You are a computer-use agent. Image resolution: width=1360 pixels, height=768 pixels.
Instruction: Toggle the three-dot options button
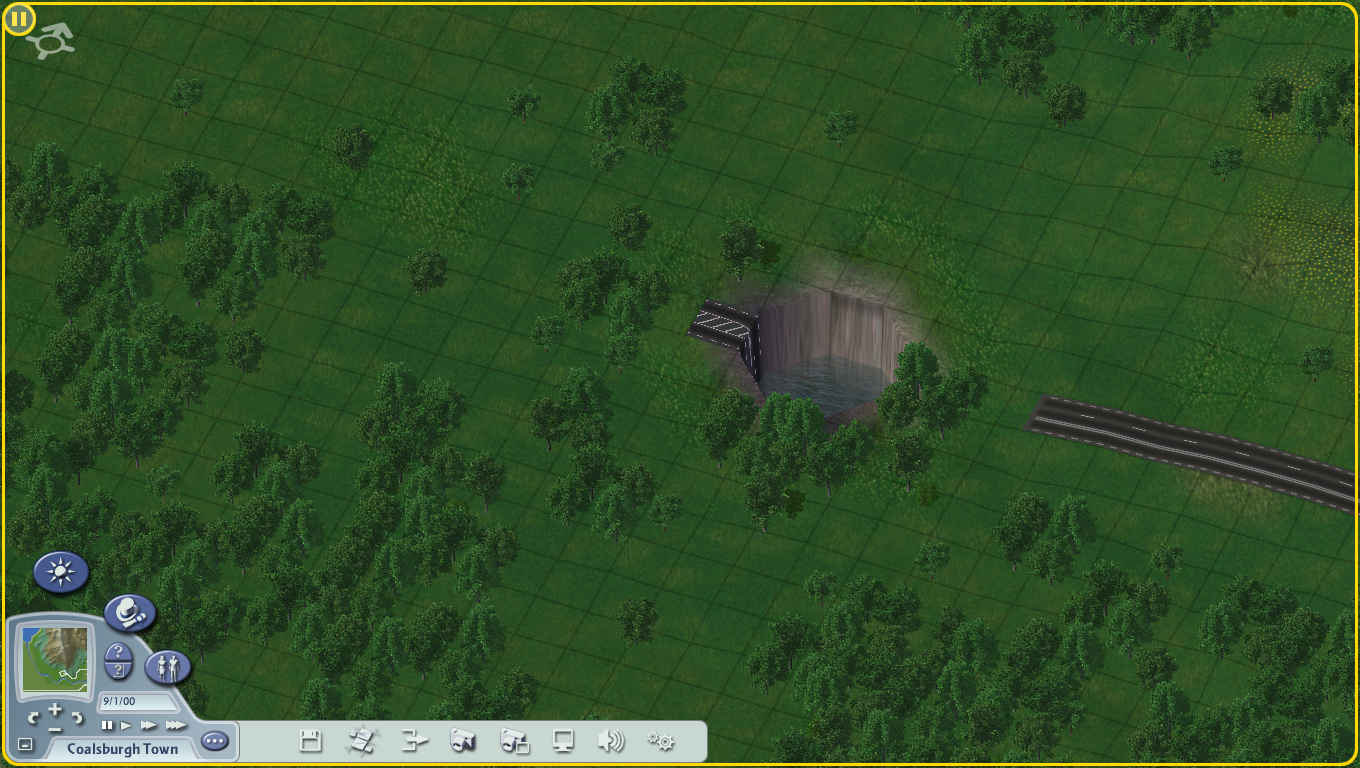point(215,742)
